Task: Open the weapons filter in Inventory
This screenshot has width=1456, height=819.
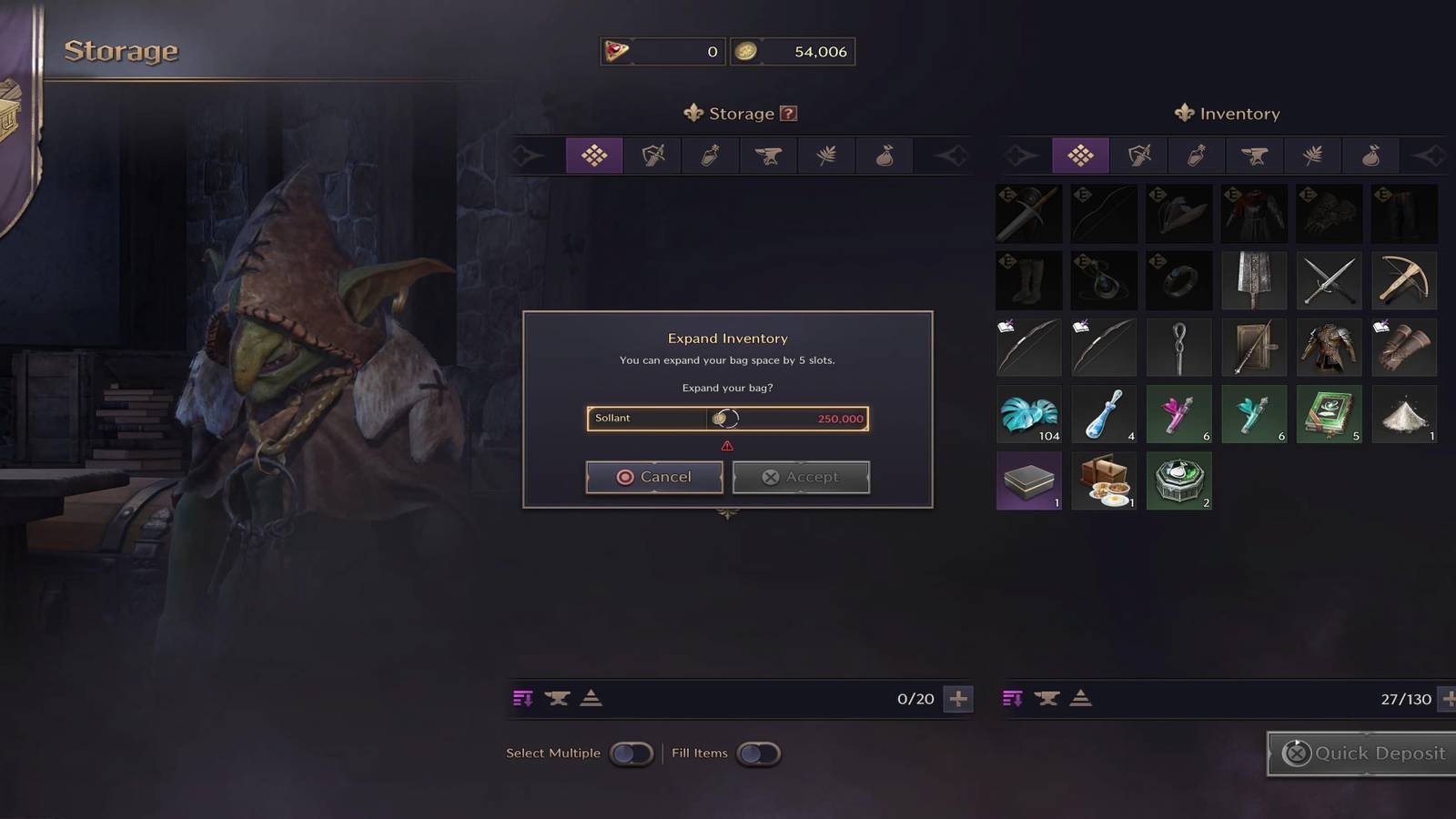Action: [x=1140, y=155]
